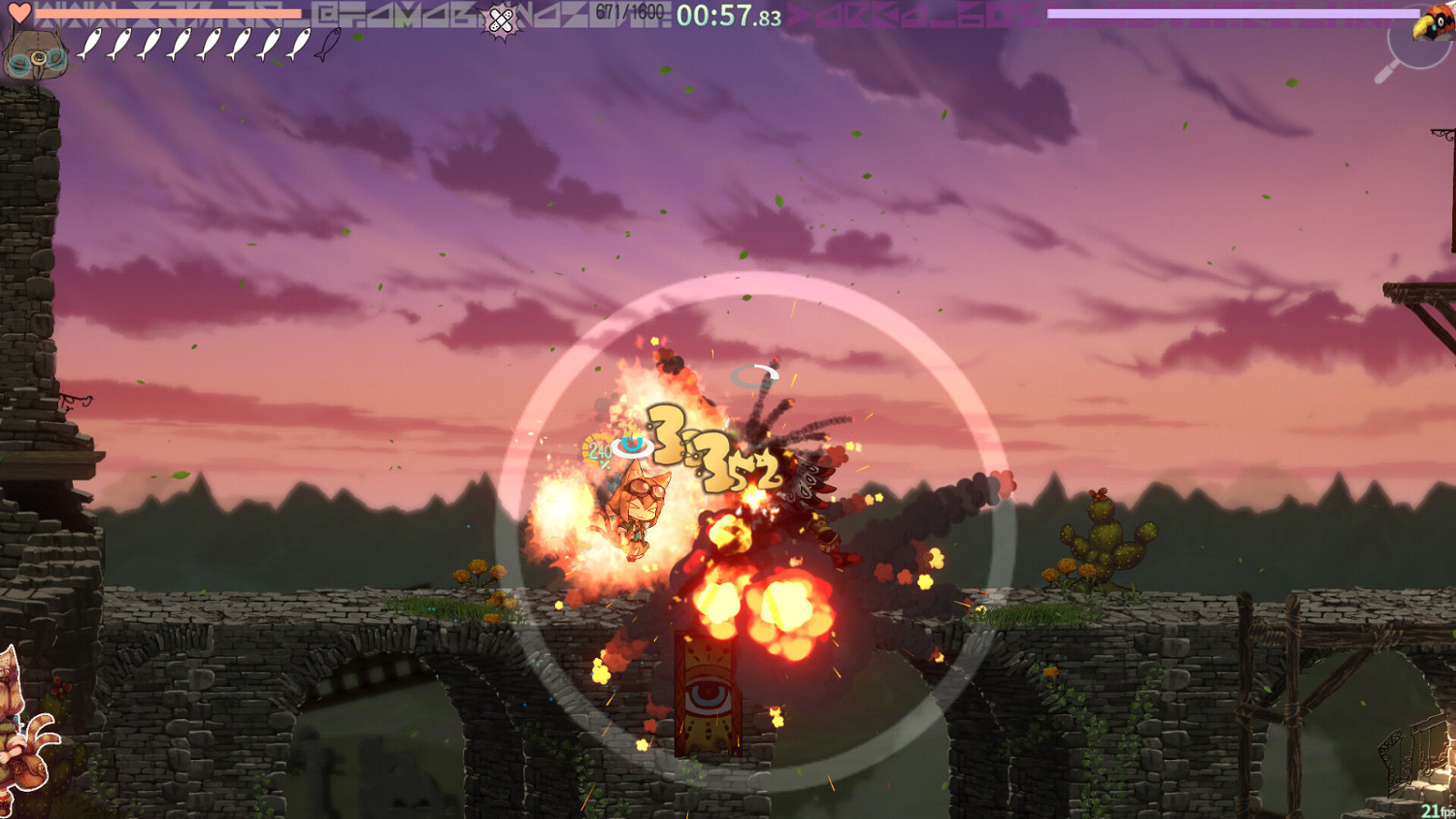The height and width of the screenshot is (819, 1456).
Task: Click the heart health icon
Action: pyautogui.click(x=19, y=12)
